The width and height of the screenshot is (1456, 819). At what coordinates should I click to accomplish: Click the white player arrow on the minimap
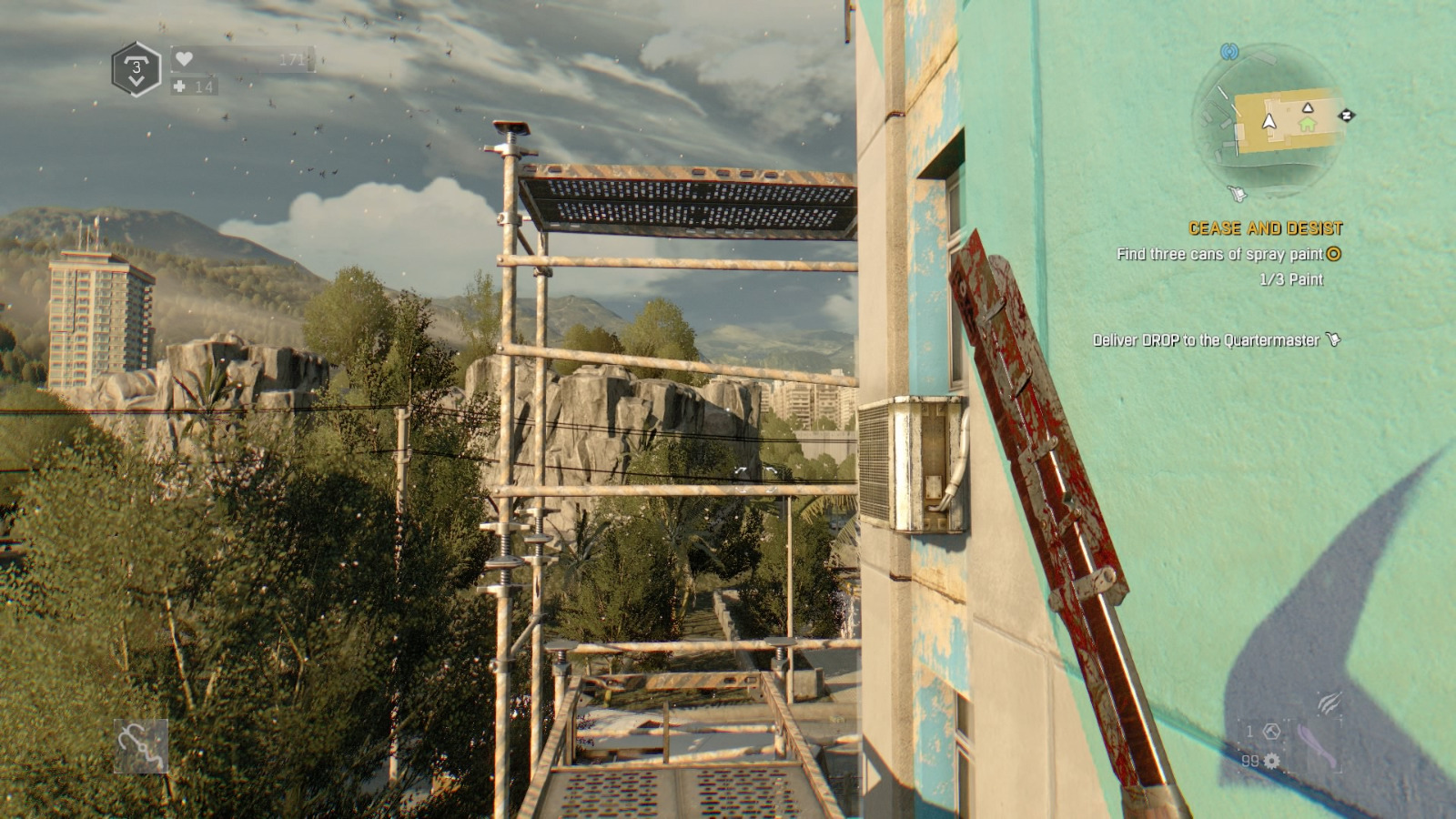1269,121
